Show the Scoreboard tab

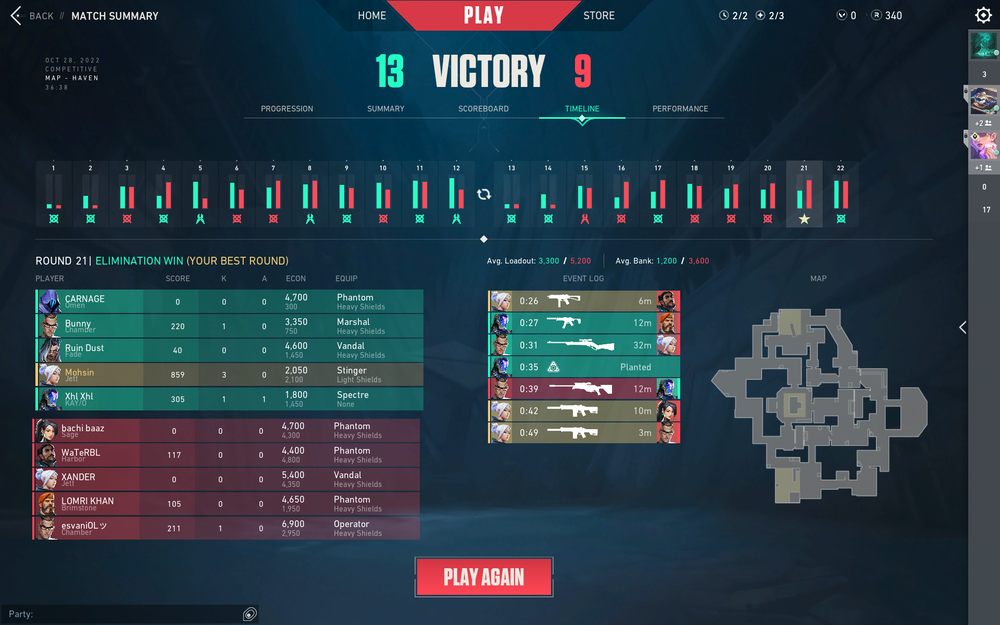tap(484, 109)
